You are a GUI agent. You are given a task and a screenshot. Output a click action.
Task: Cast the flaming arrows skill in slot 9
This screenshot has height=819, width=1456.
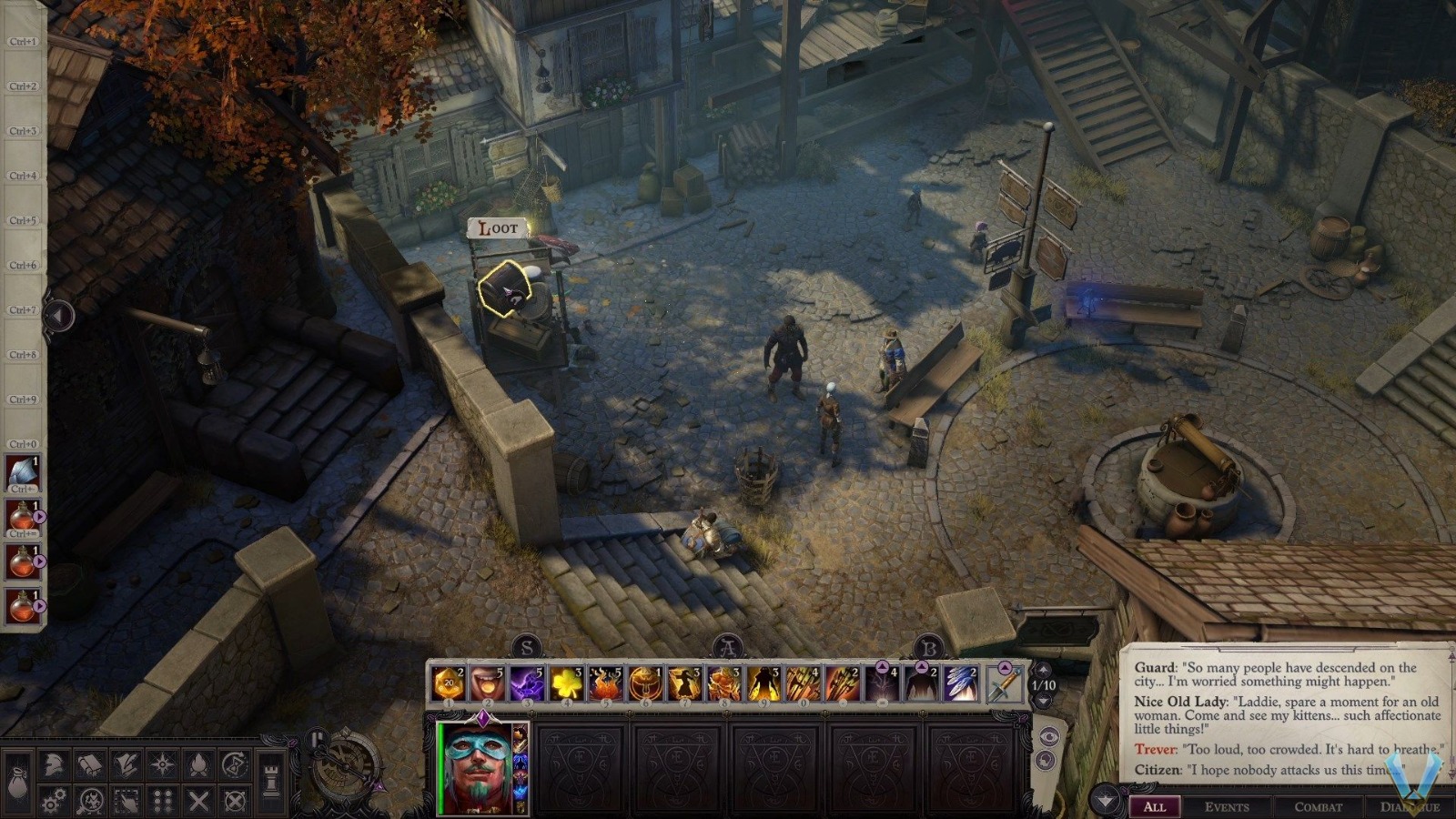[x=764, y=684]
